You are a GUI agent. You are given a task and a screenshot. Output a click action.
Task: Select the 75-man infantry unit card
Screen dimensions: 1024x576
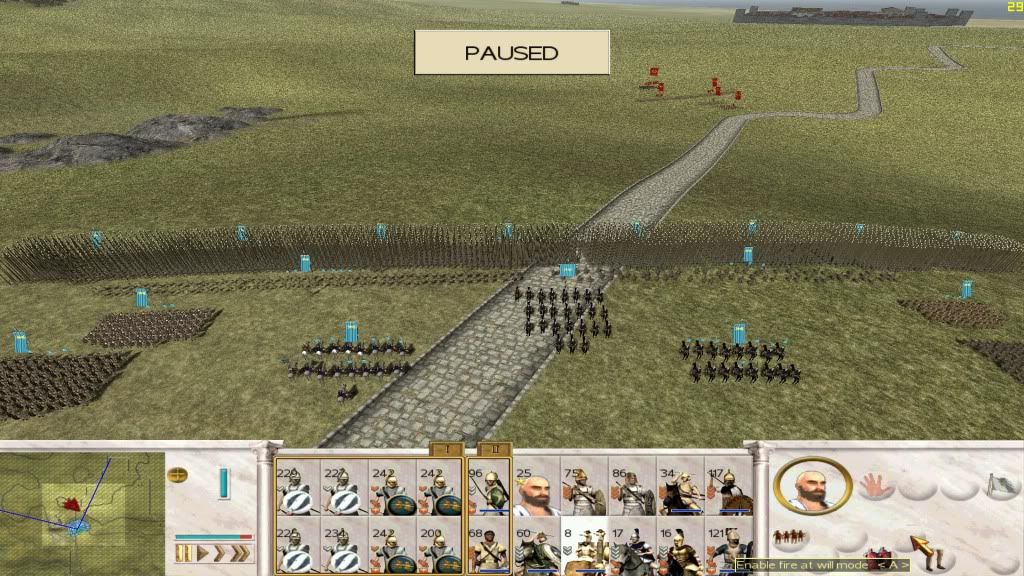coord(584,487)
